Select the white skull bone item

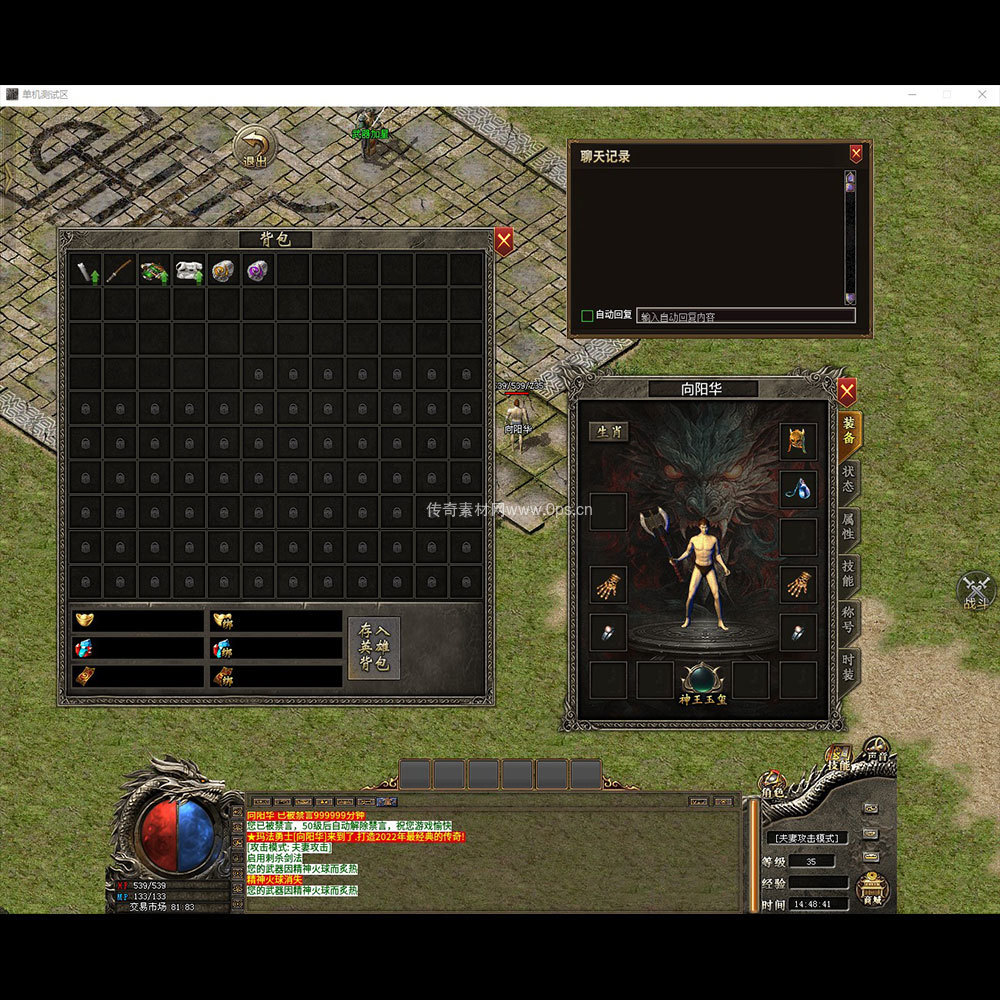click(x=189, y=270)
